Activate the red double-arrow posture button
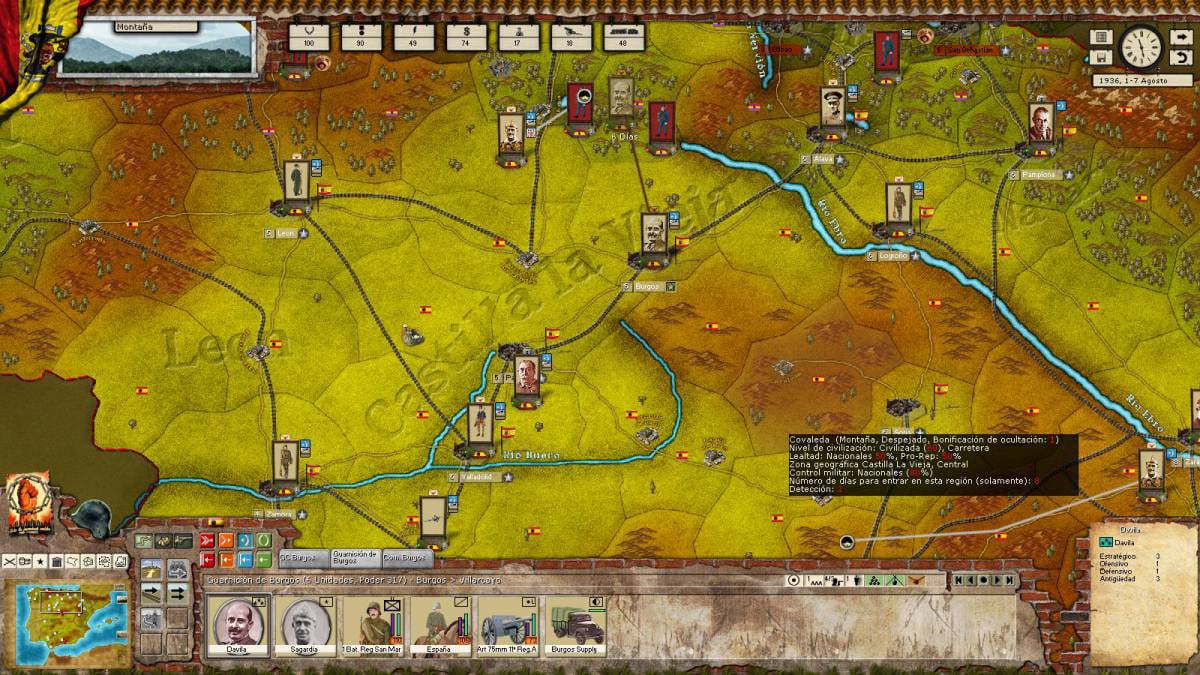Viewport: 1200px width, 675px height. click(208, 540)
